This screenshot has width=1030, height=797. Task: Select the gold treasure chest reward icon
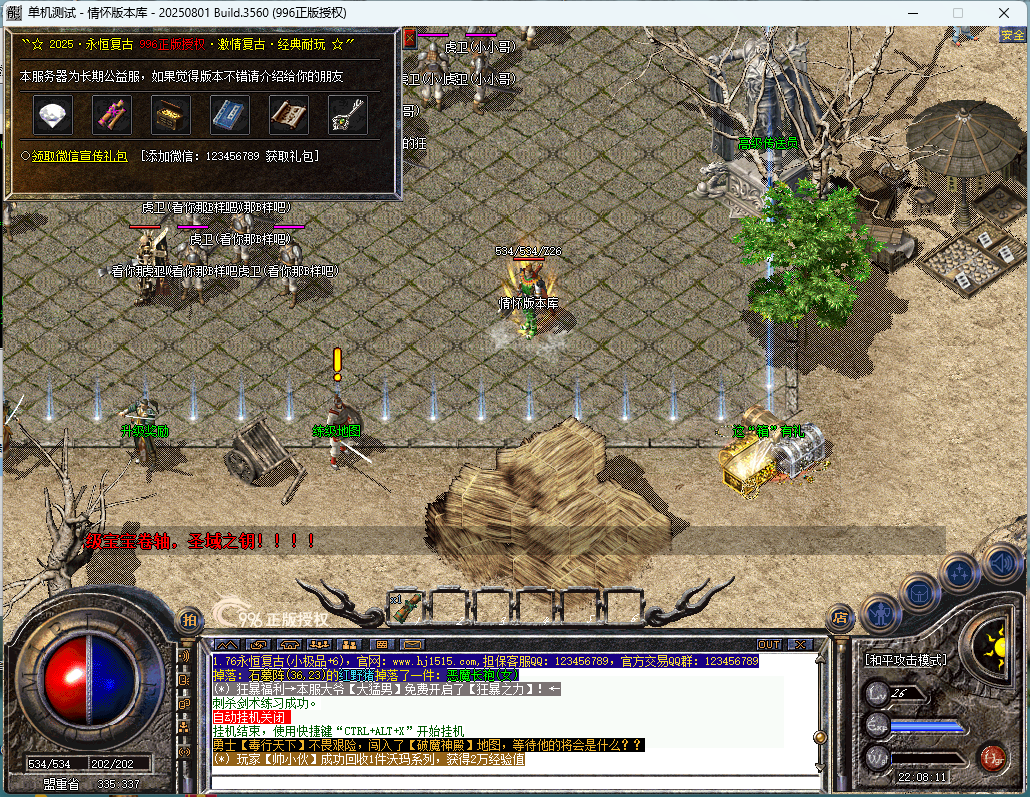170,116
